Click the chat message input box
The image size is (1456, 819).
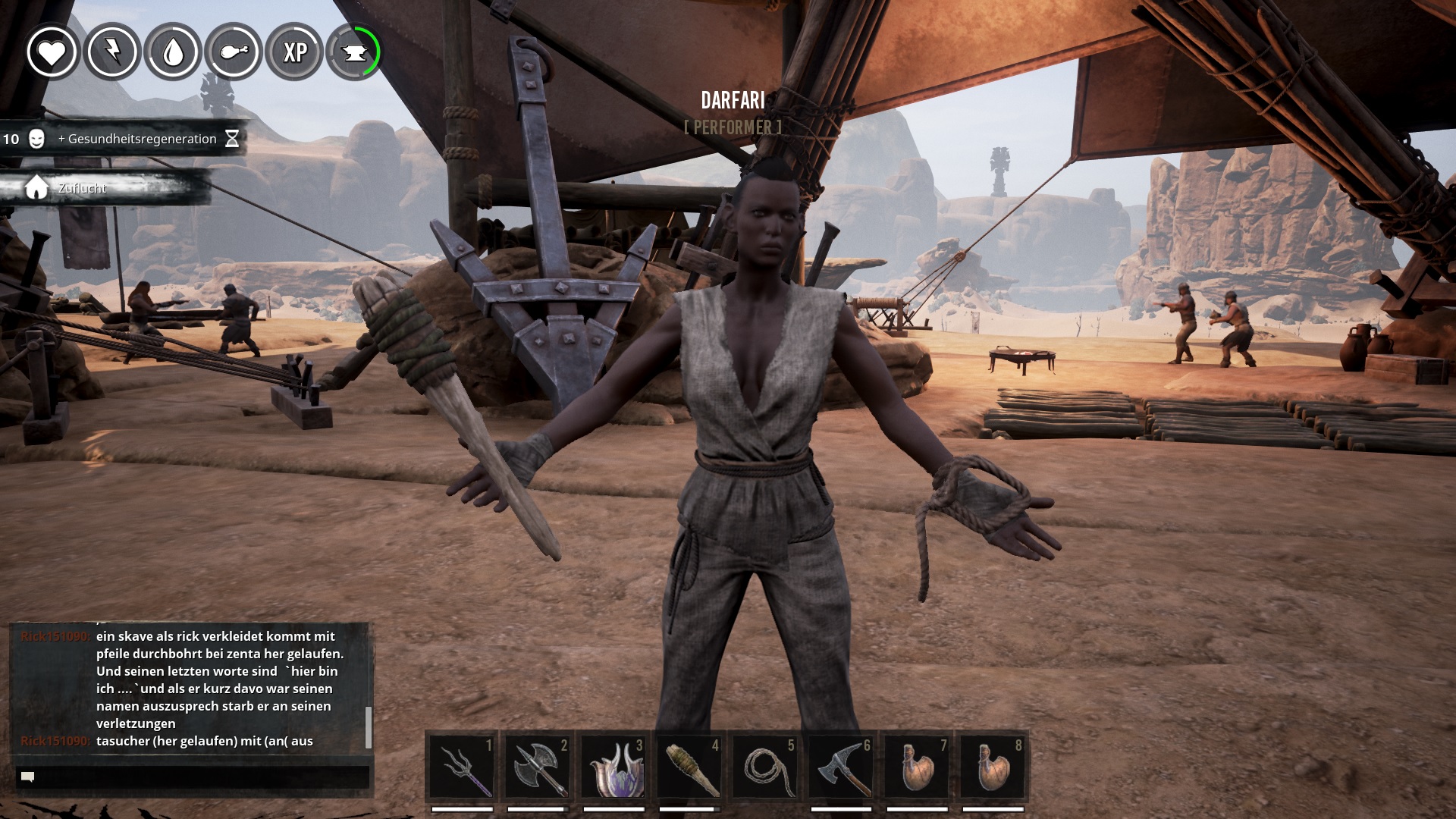tap(193, 777)
